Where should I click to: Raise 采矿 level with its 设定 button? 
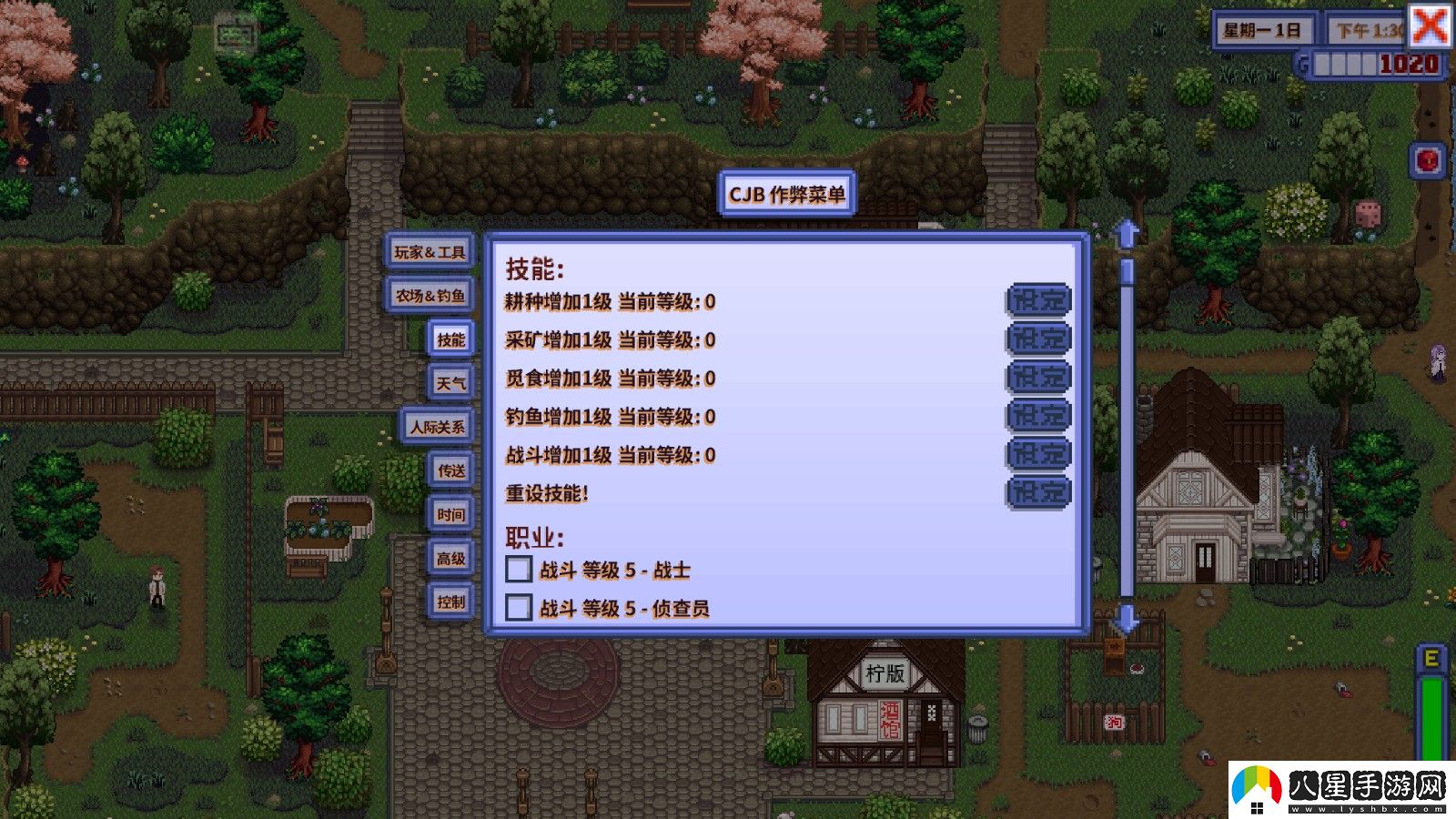[1038, 339]
